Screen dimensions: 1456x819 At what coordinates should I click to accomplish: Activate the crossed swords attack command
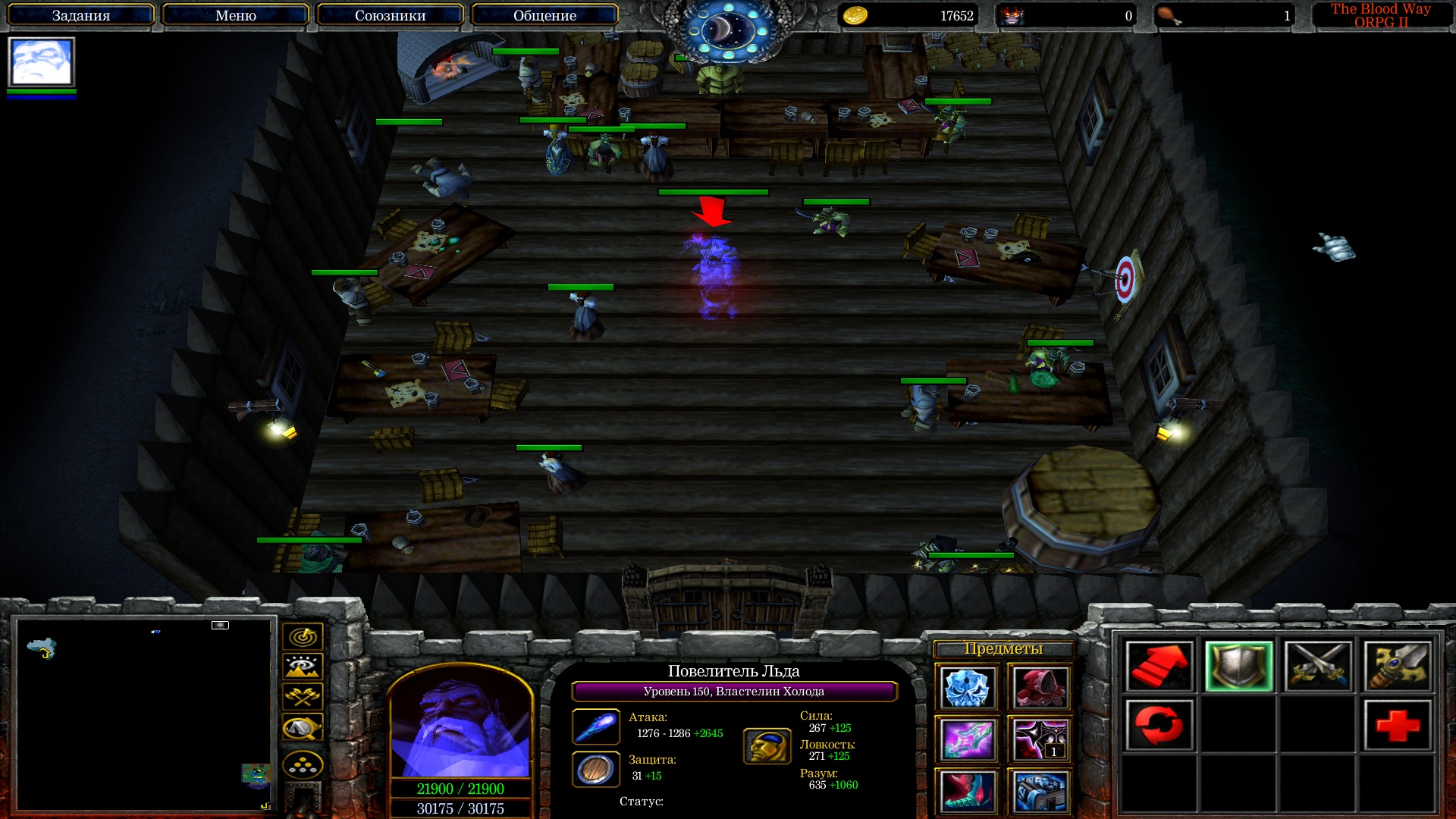(x=1318, y=667)
